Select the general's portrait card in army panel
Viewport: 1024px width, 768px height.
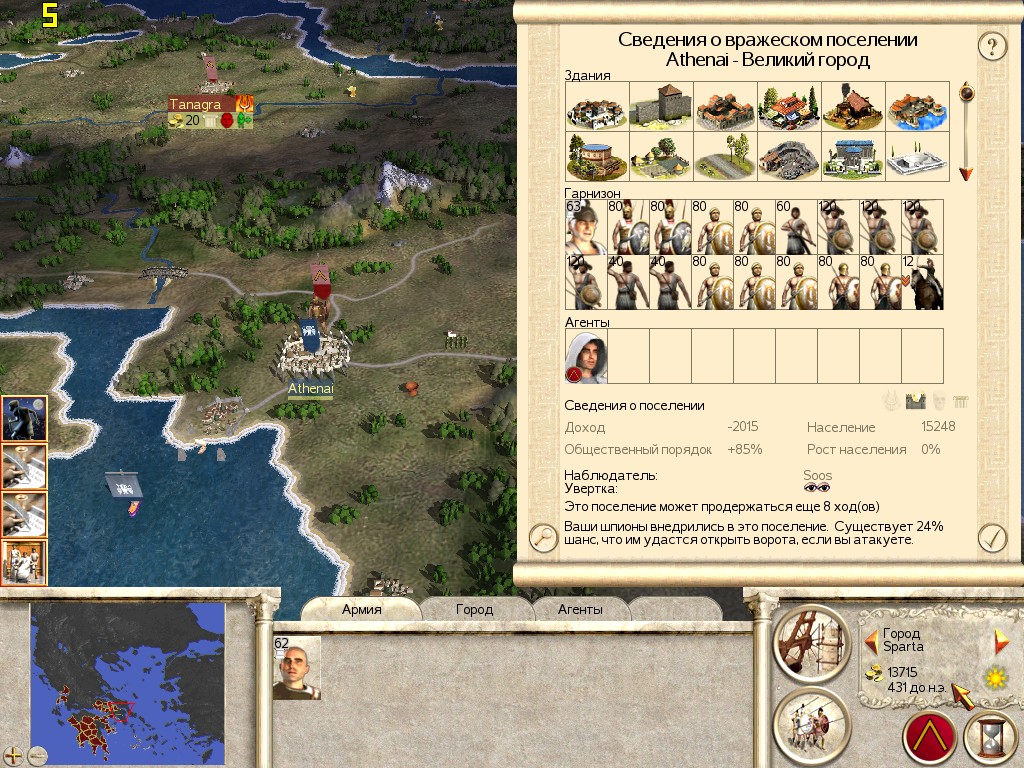pos(296,668)
